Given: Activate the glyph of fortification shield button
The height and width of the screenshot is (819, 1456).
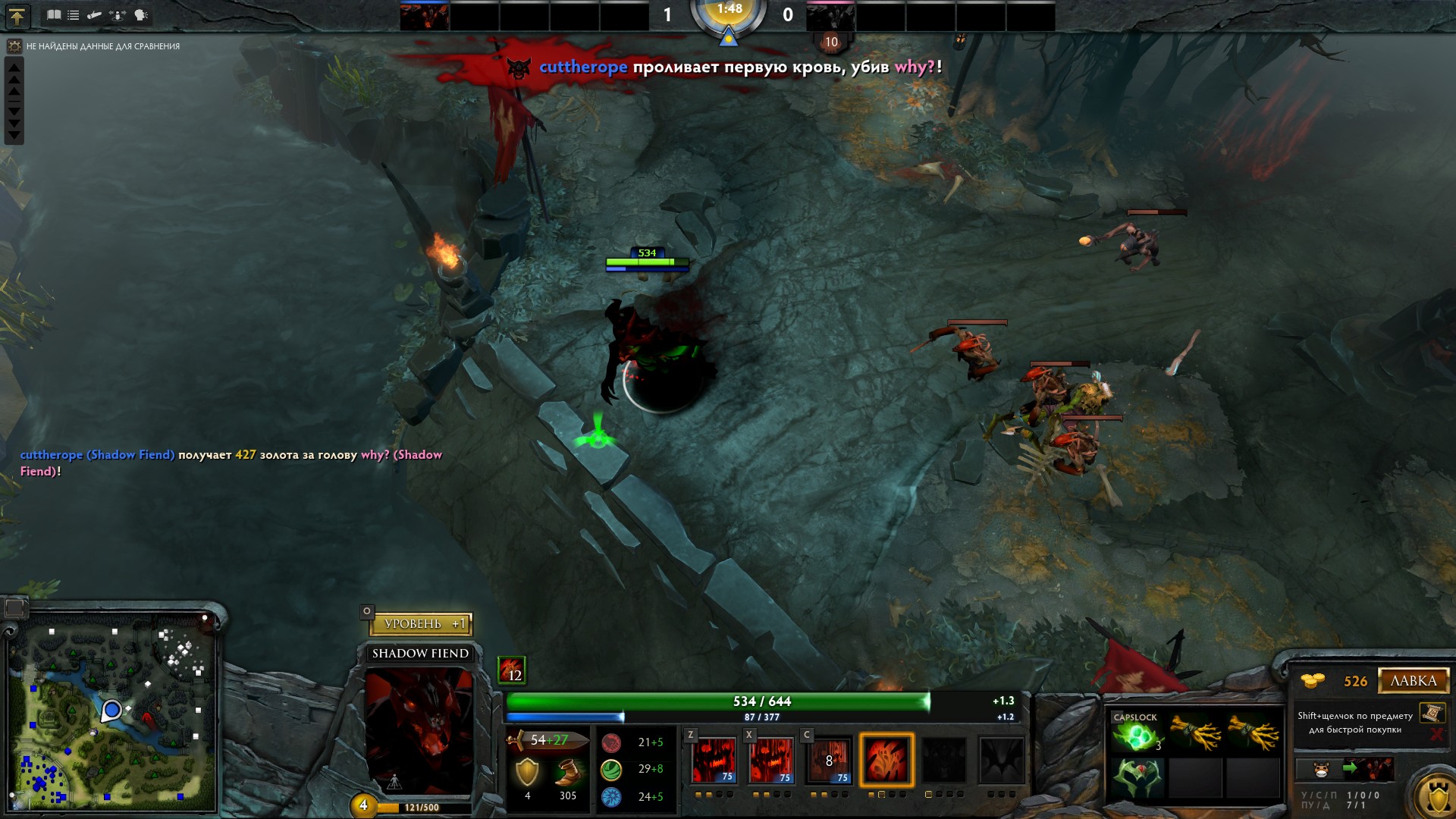Looking at the screenshot, I should pyautogui.click(x=1437, y=796).
